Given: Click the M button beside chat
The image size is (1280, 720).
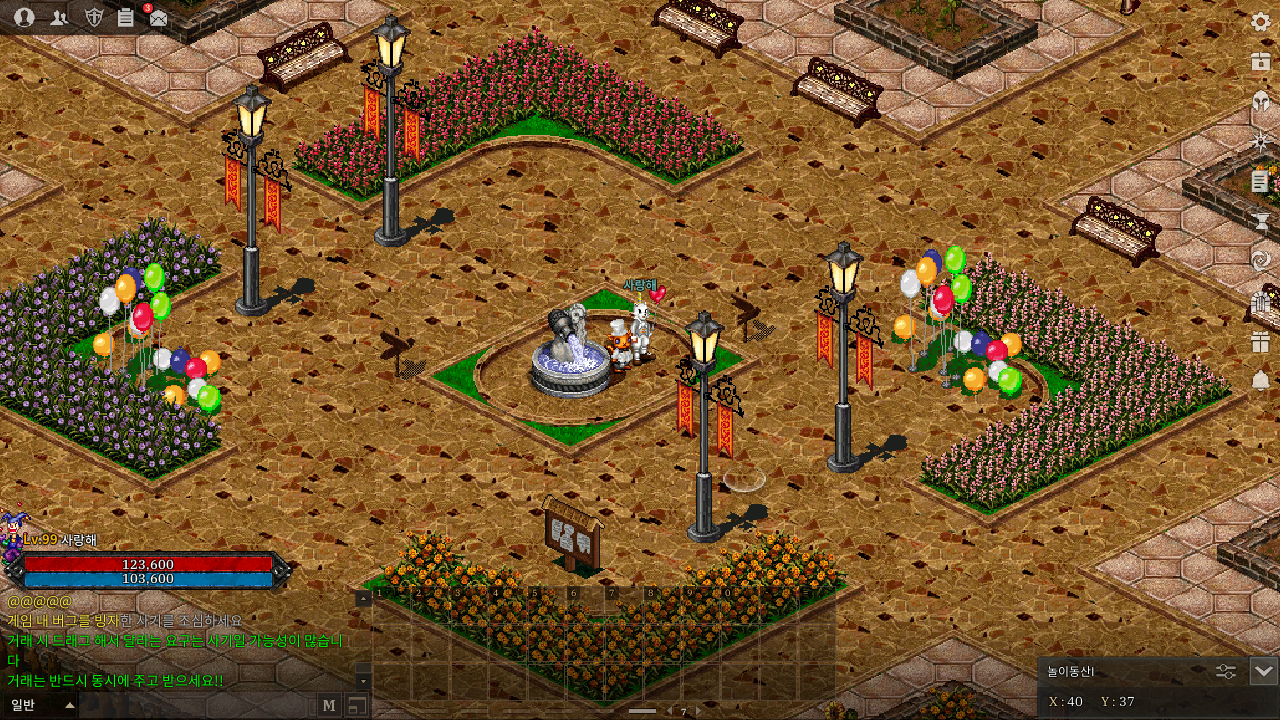Looking at the screenshot, I should (x=329, y=705).
